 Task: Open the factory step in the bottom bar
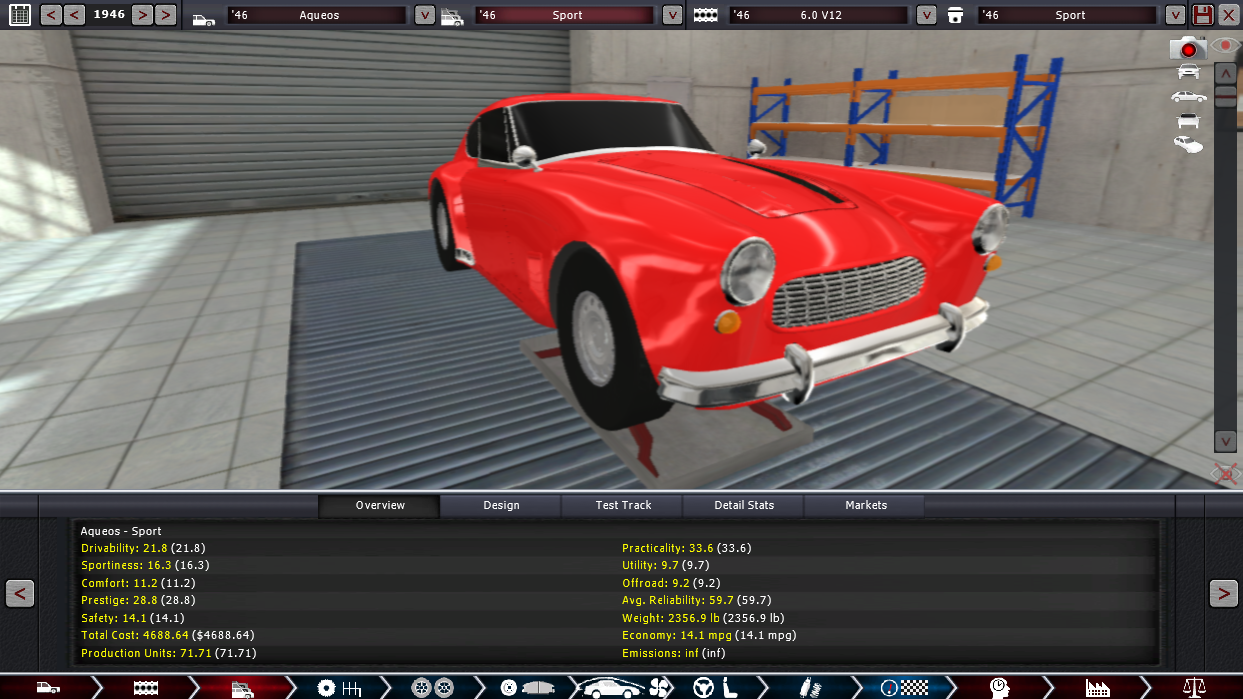pyautogui.click(x=1097, y=687)
